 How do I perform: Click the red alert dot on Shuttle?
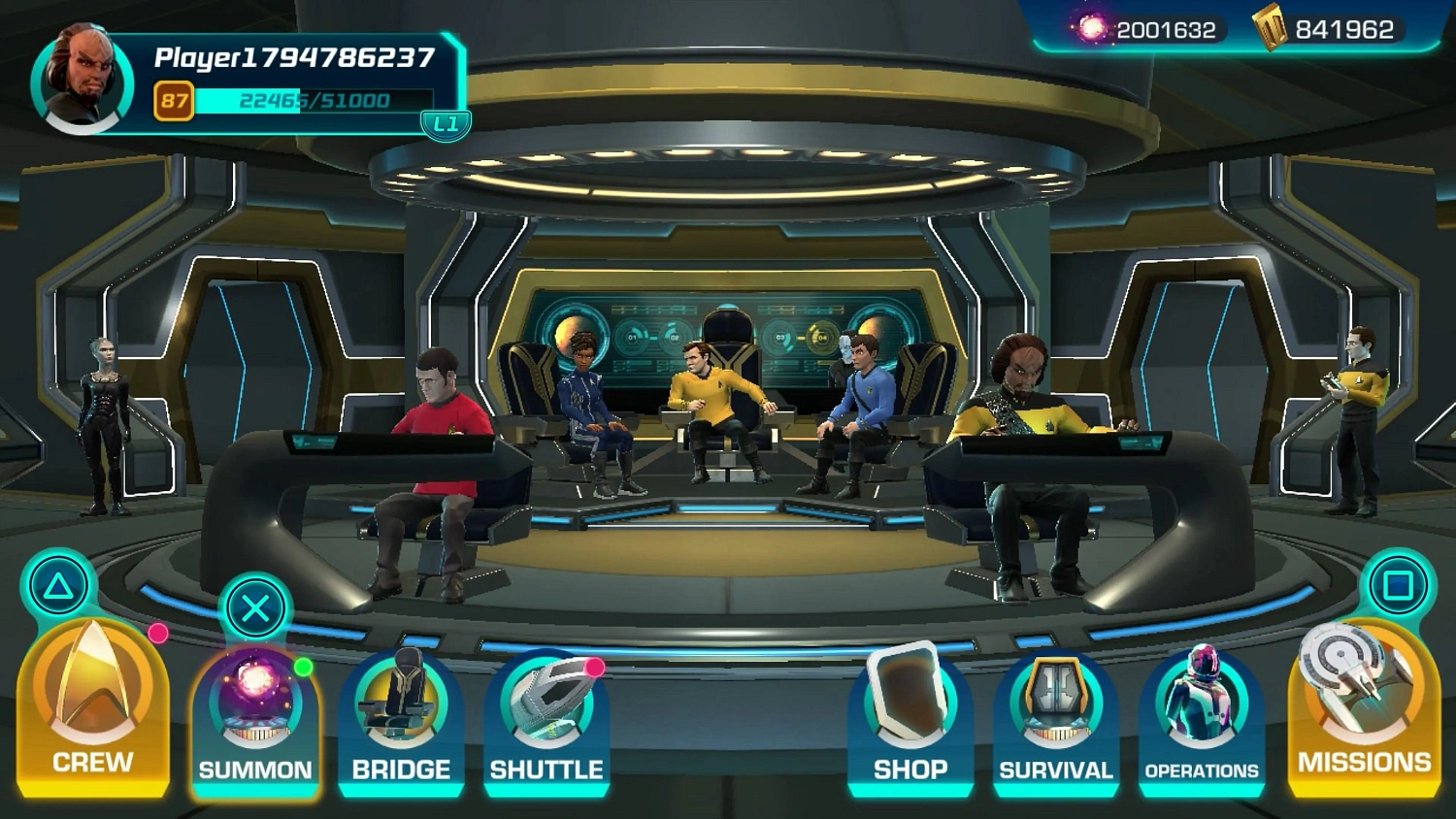click(x=592, y=667)
